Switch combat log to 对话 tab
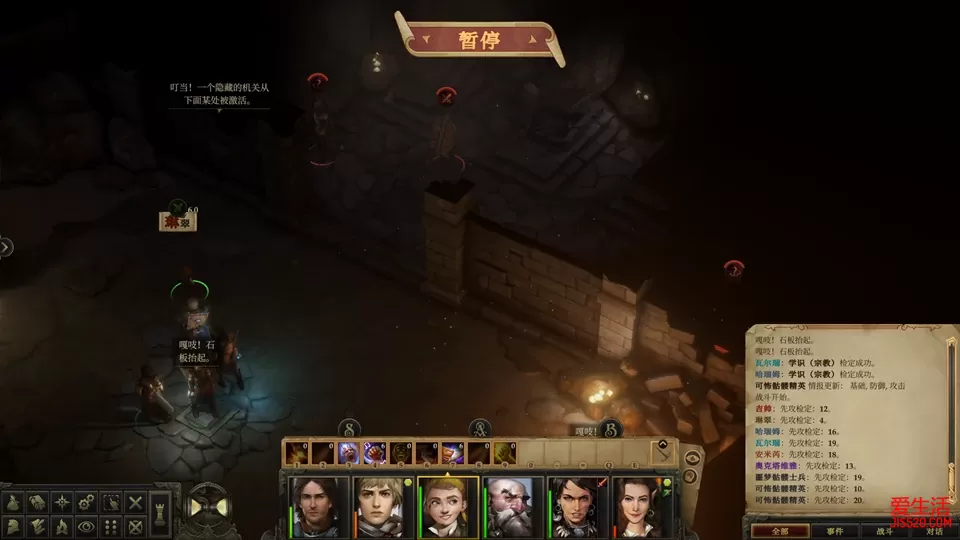This screenshot has width=960, height=540. coord(934,531)
